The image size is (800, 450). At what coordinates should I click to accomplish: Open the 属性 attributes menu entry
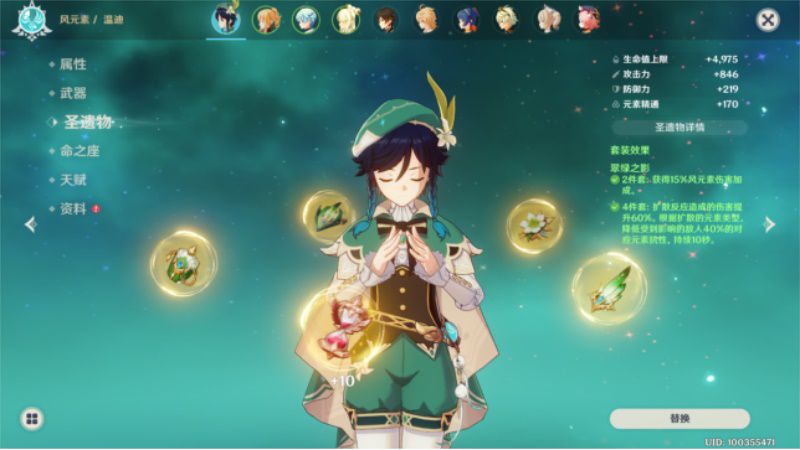(x=73, y=64)
